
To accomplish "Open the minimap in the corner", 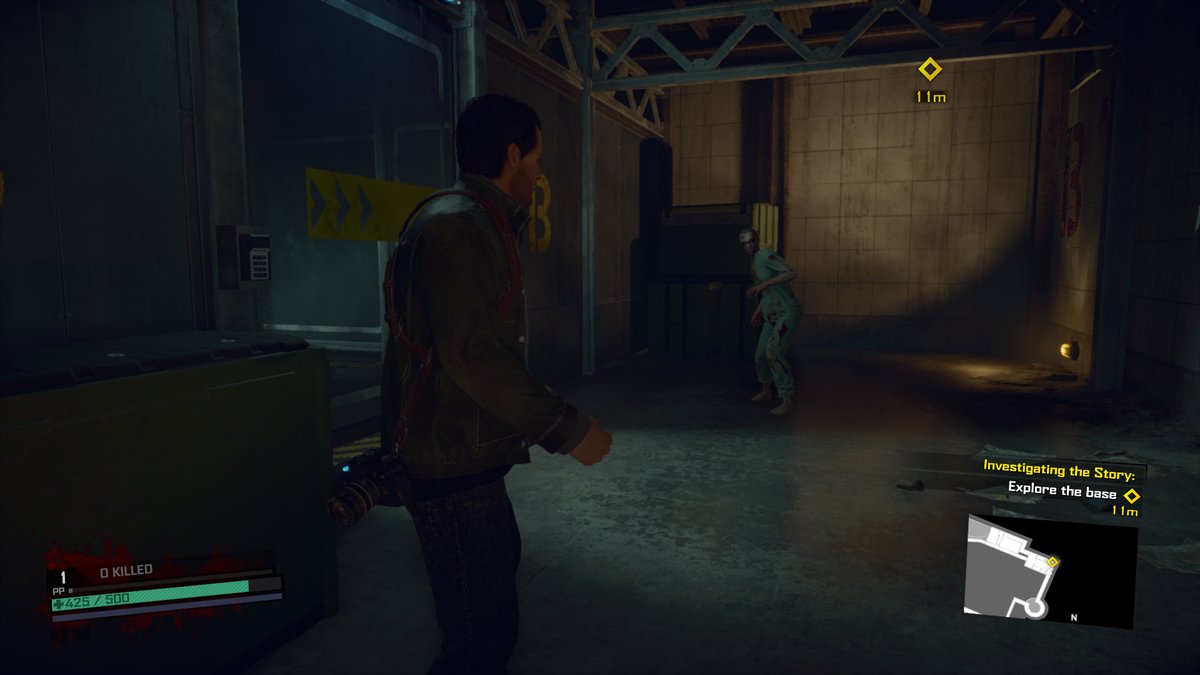I will click(1050, 572).
